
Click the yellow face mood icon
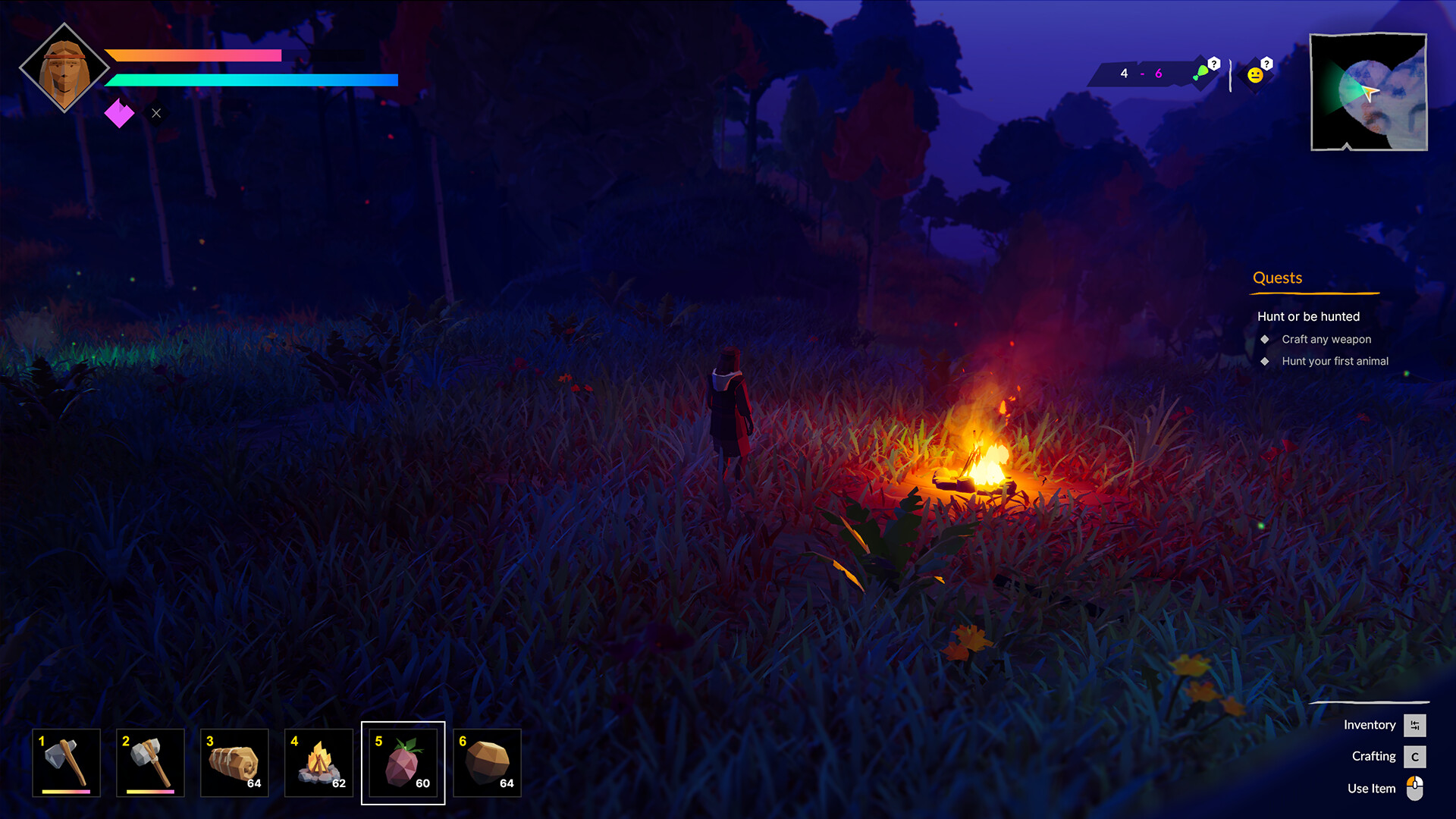coord(1256,74)
